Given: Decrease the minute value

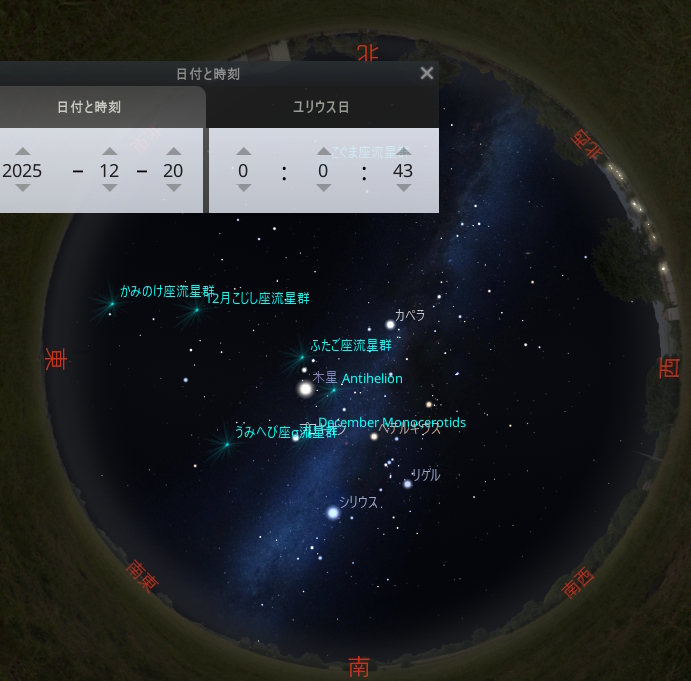Looking at the screenshot, I should tap(323, 188).
